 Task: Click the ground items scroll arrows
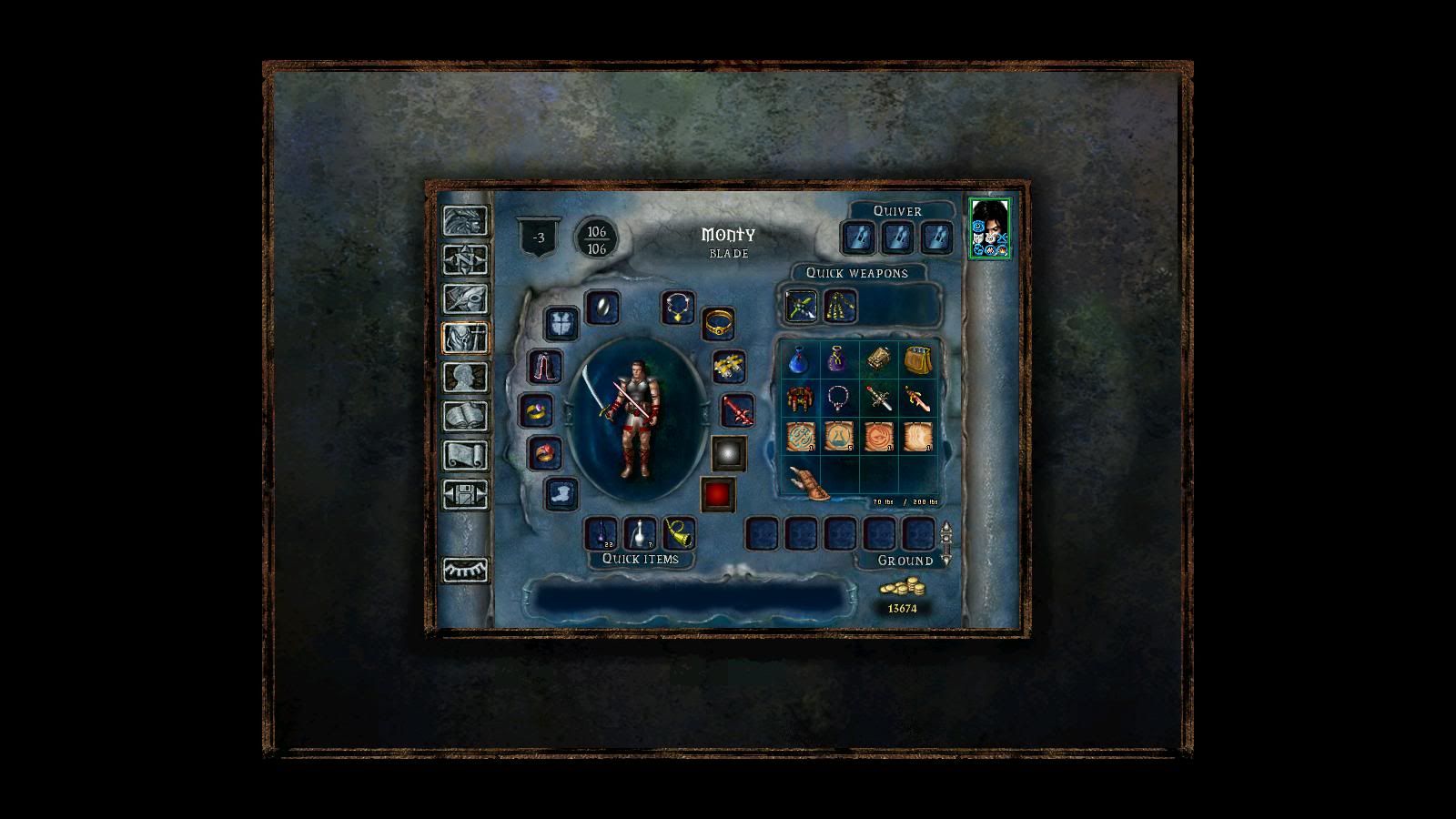[x=946, y=544]
